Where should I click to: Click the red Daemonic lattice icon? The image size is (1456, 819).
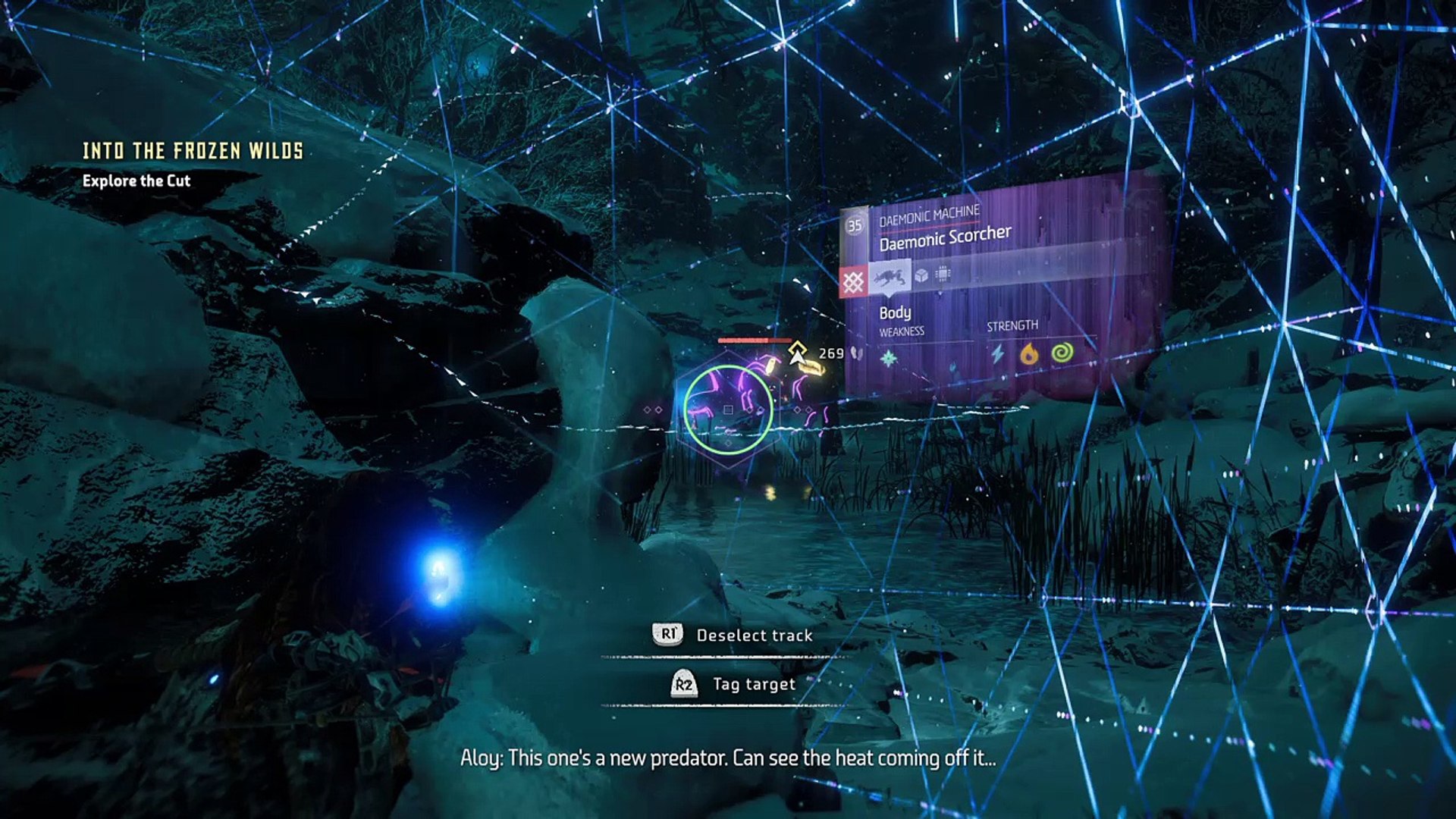click(x=854, y=283)
